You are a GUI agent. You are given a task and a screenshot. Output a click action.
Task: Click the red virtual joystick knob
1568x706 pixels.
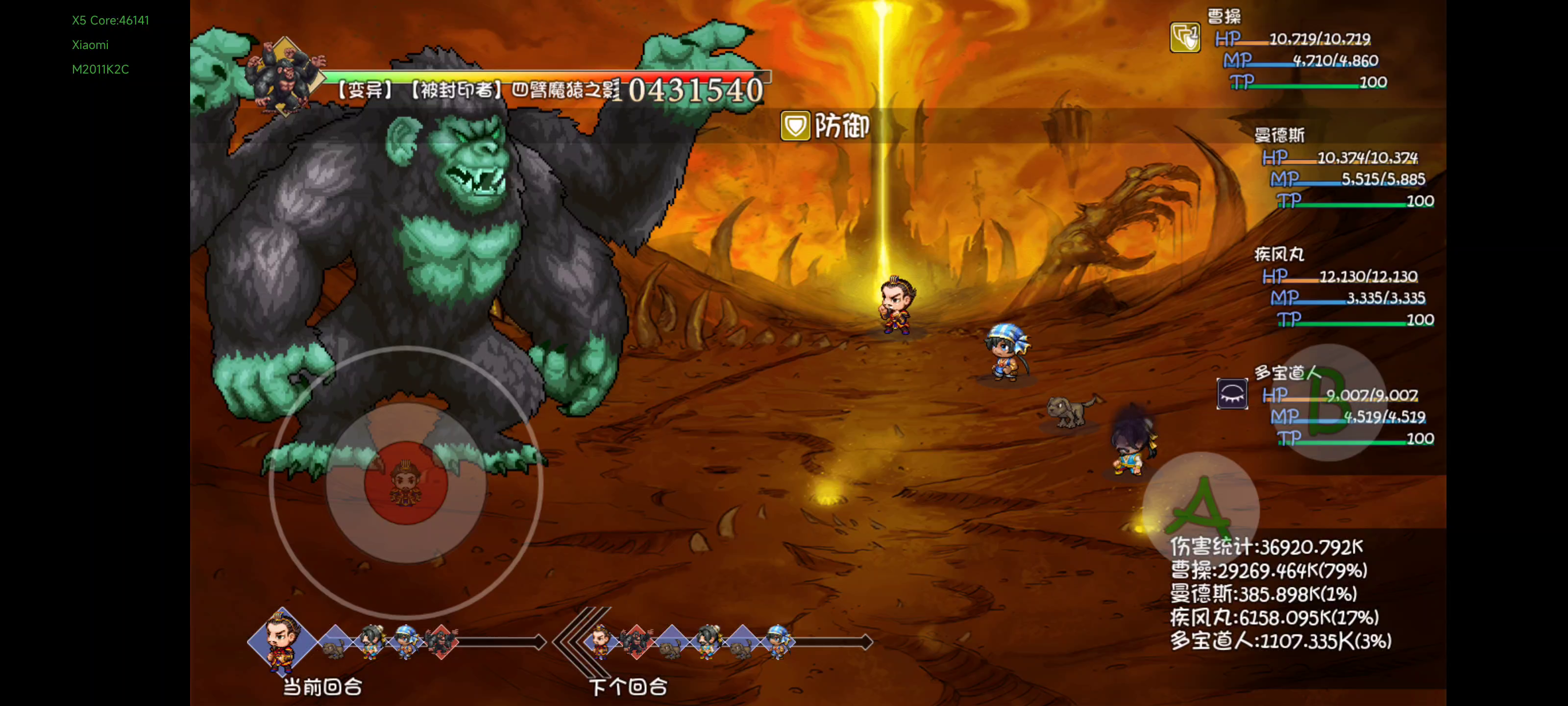pyautogui.click(x=406, y=482)
